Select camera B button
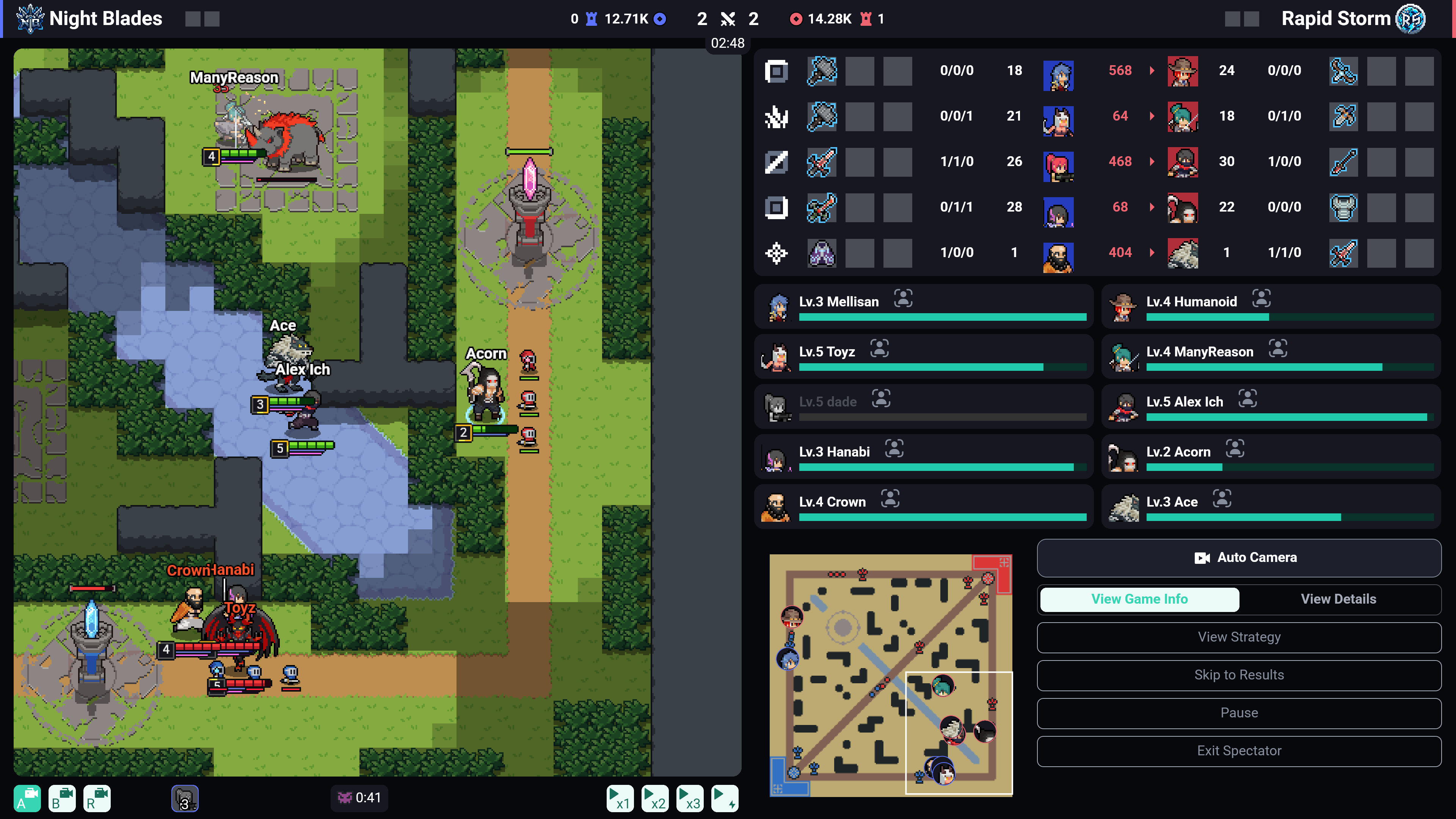The image size is (1456, 819). [62, 798]
